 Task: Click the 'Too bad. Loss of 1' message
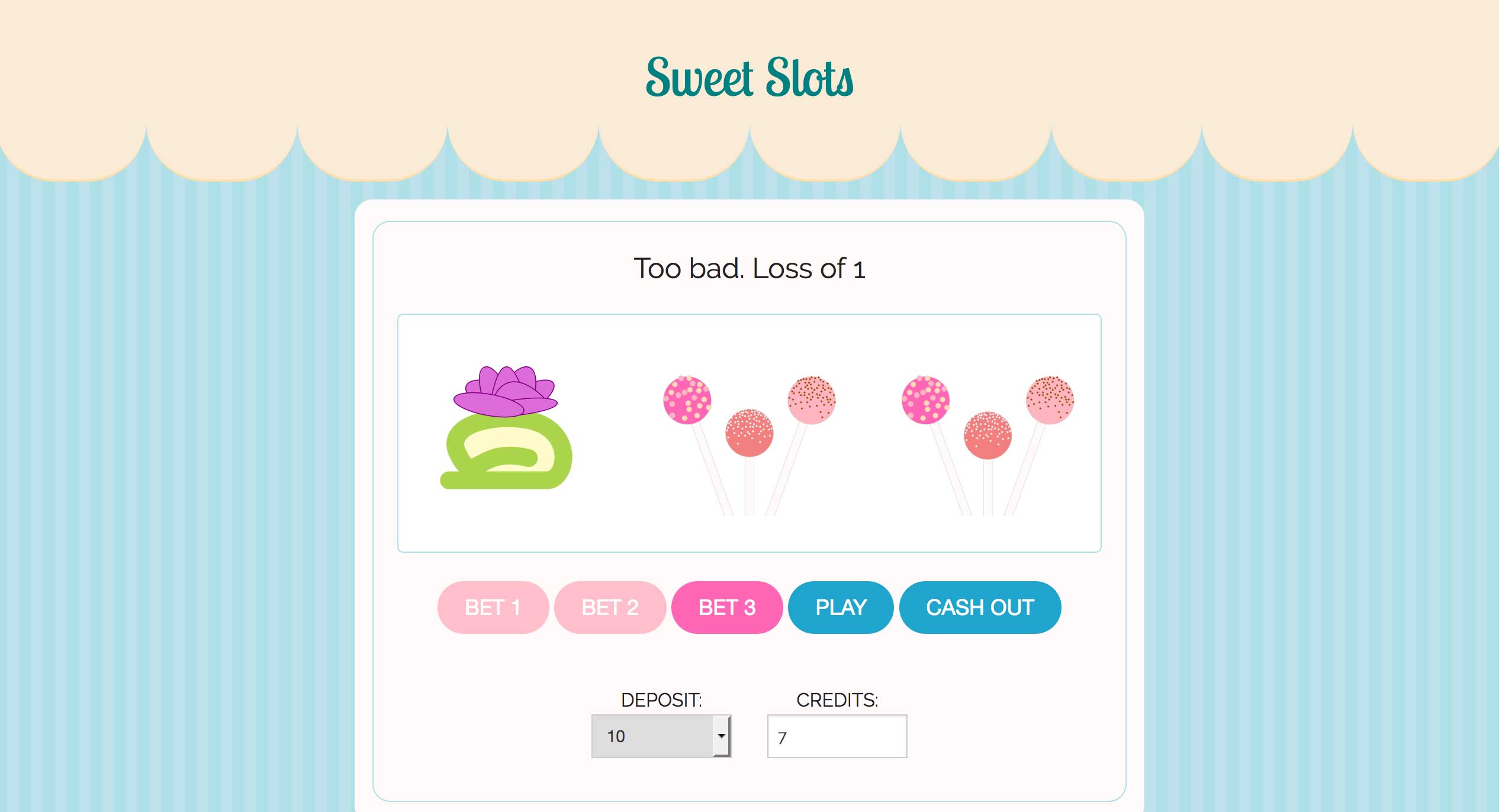tap(749, 268)
